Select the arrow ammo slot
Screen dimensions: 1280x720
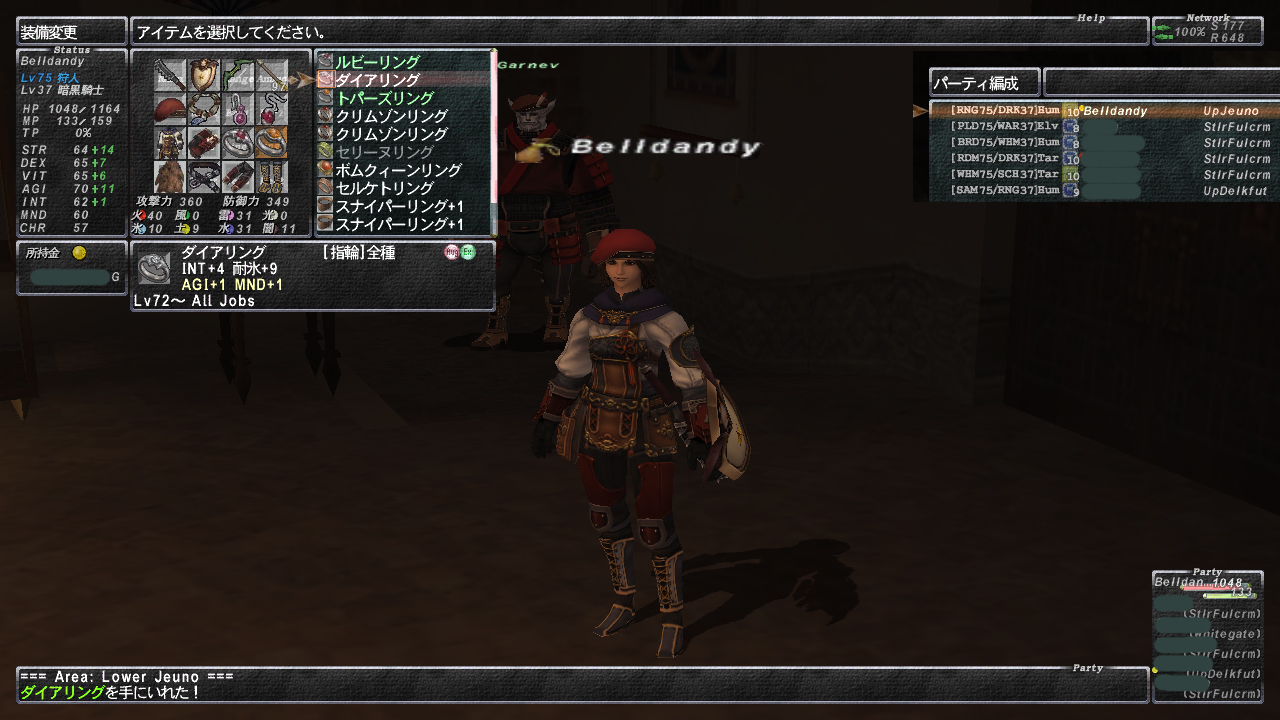tap(271, 76)
